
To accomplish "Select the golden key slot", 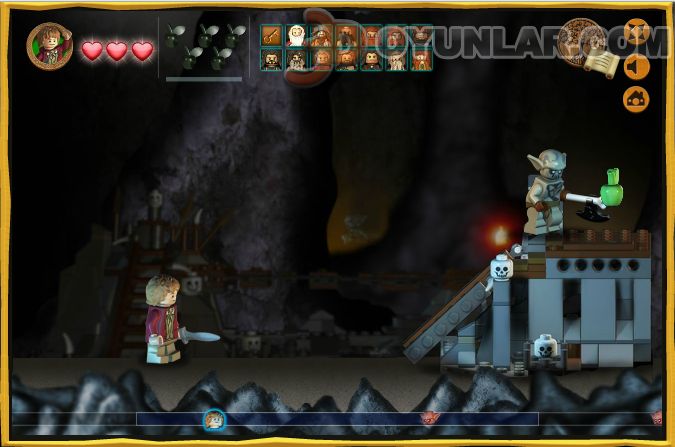I will 270,36.
